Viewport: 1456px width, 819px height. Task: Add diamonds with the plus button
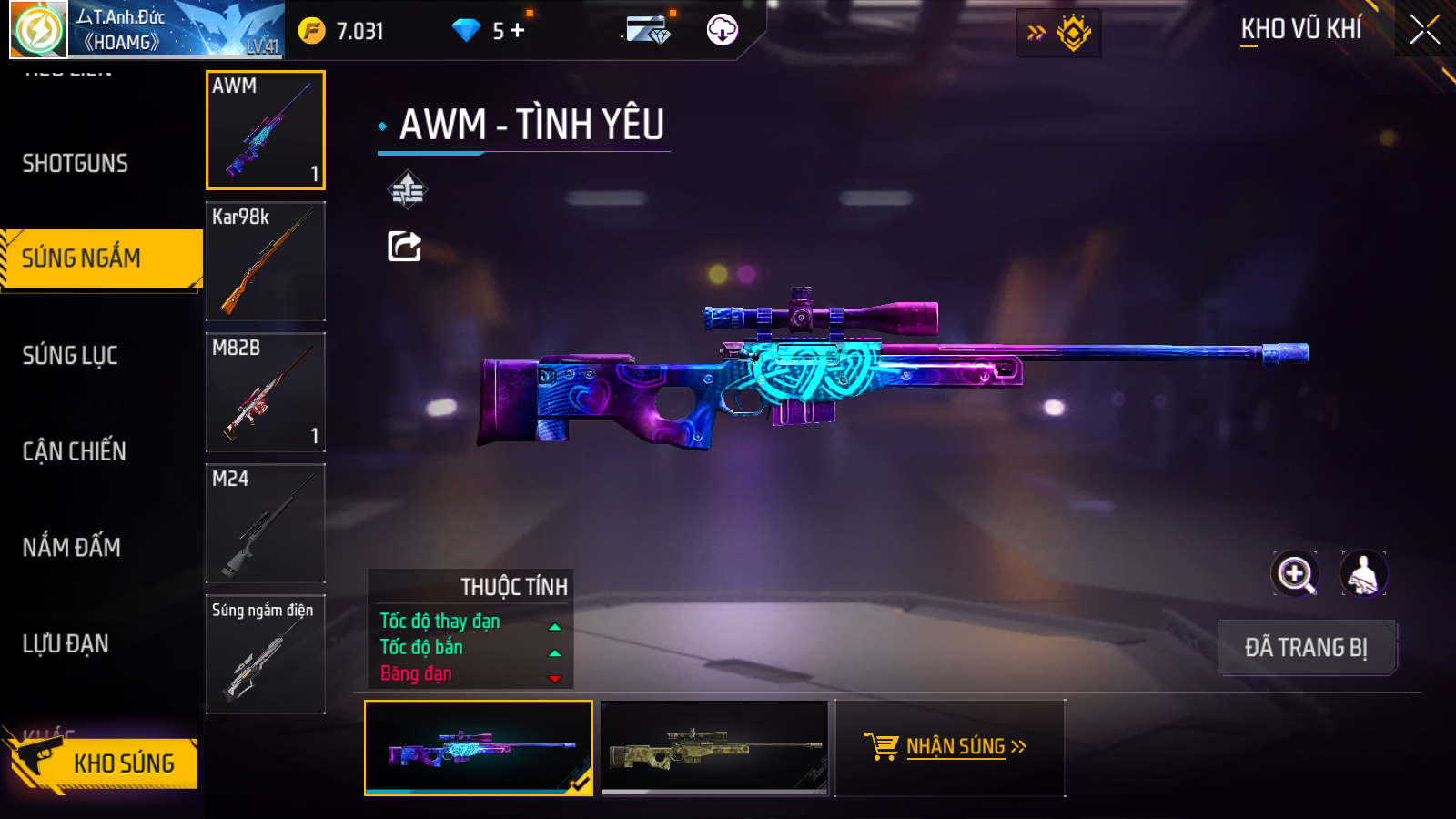(518, 31)
